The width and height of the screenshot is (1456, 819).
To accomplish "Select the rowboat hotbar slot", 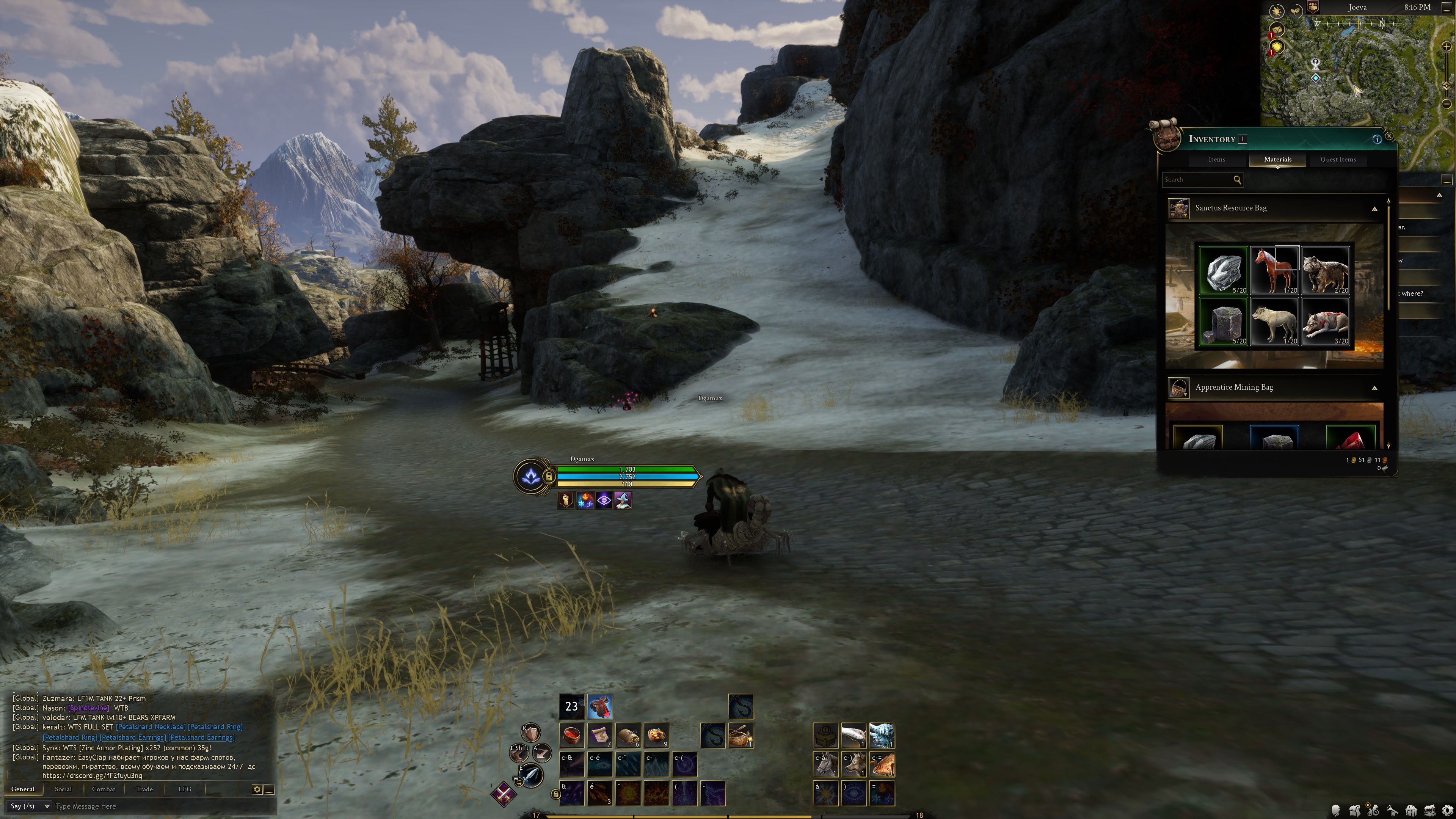I will pyautogui.click(x=741, y=735).
